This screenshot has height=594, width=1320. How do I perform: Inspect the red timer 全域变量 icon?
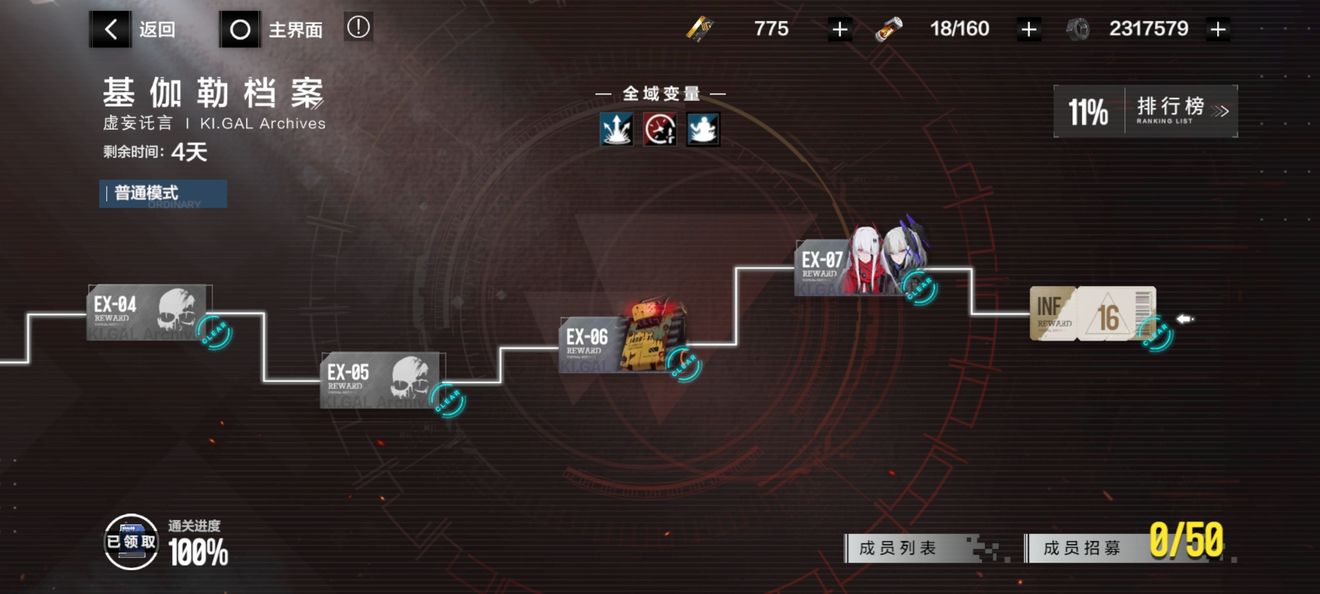[660, 129]
